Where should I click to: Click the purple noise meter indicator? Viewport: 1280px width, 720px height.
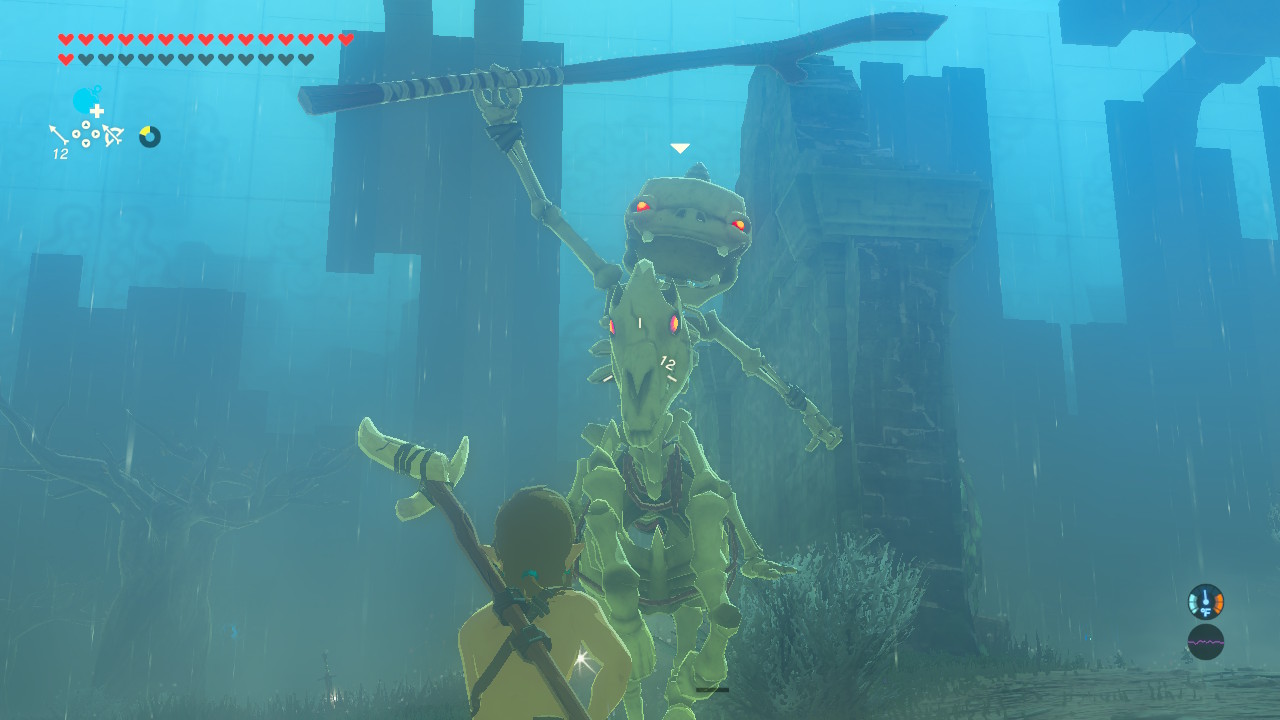pyautogui.click(x=1205, y=642)
